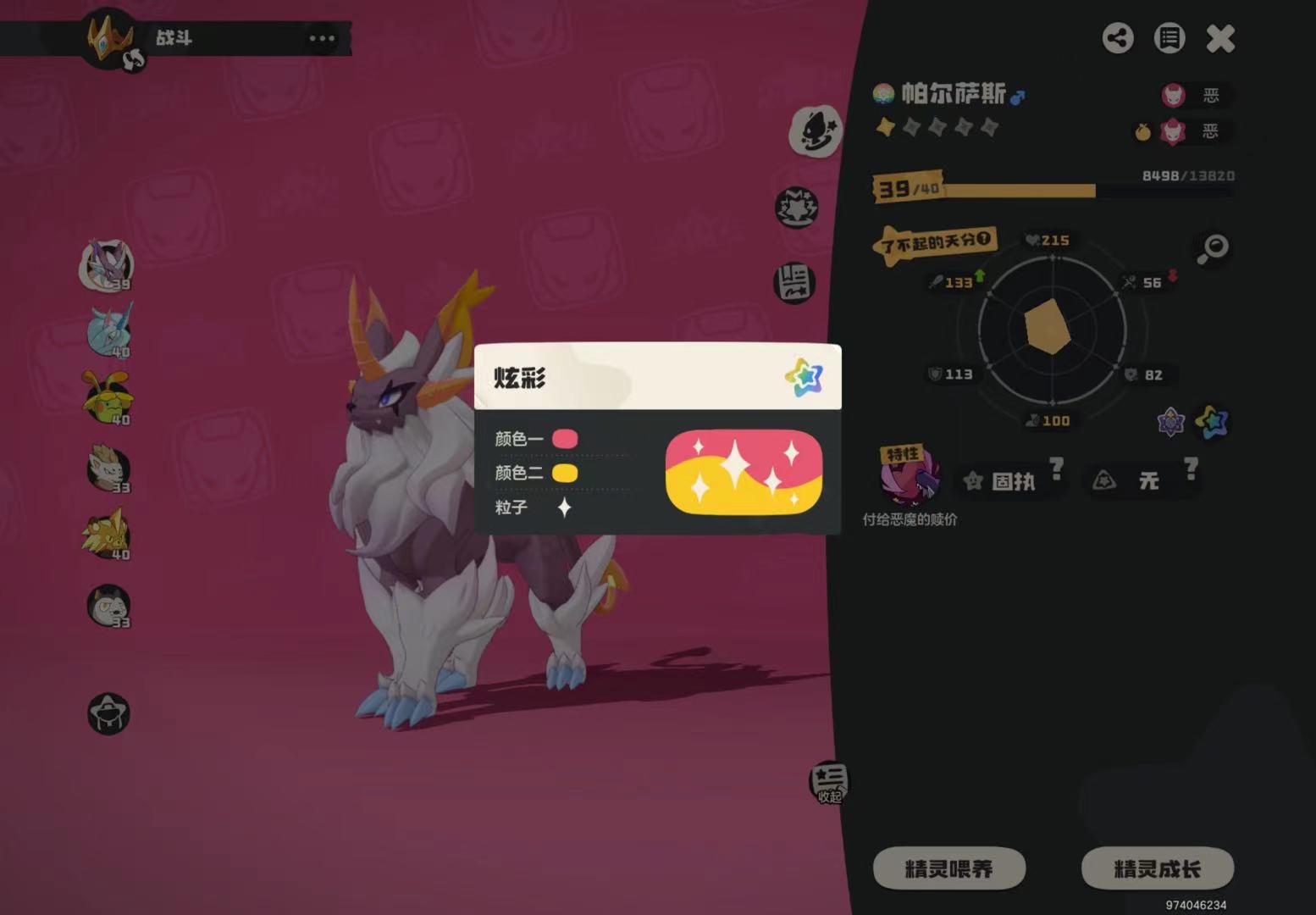Viewport: 1316px width, 915px height.
Task: Show the 固执 nature details
Action: pyautogui.click(x=1013, y=481)
